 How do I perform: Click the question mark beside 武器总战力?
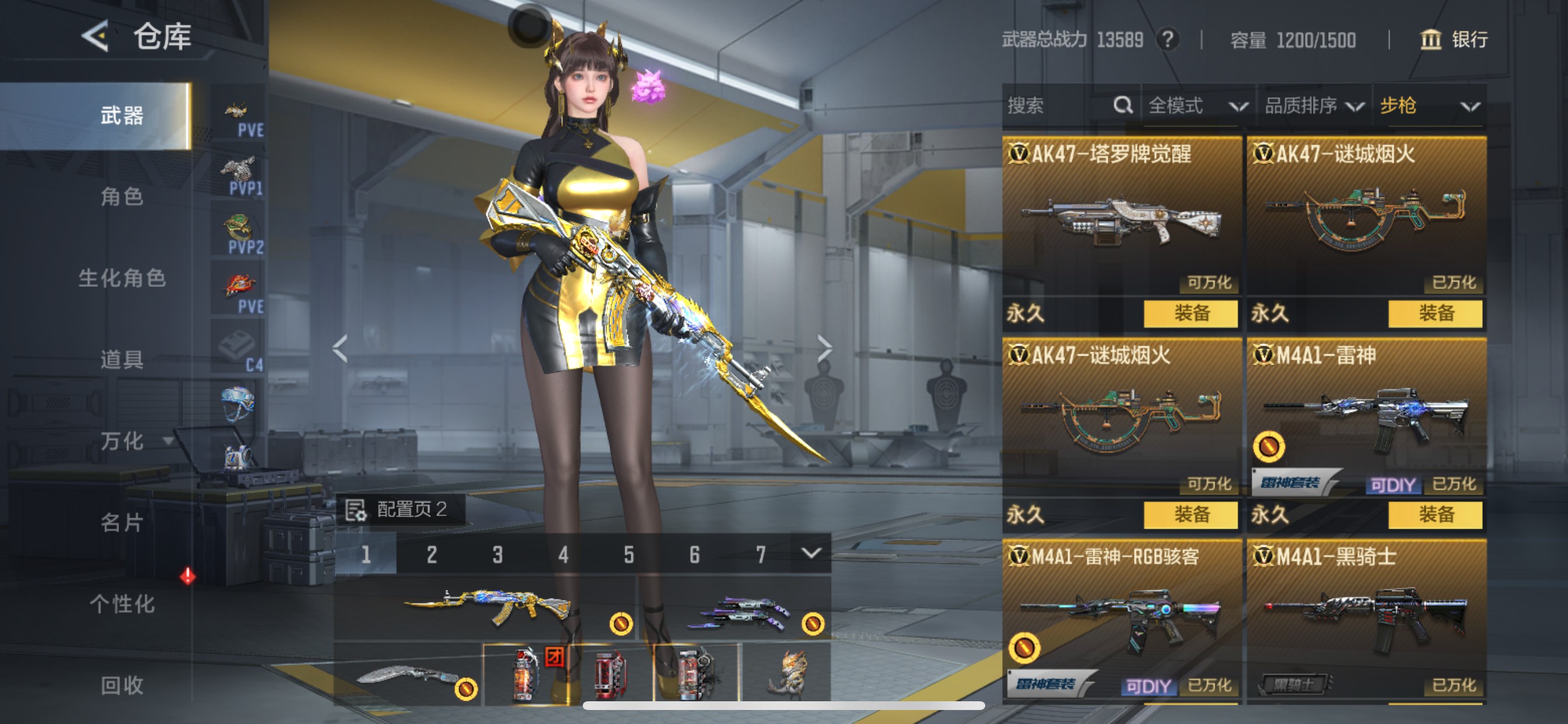(1167, 40)
